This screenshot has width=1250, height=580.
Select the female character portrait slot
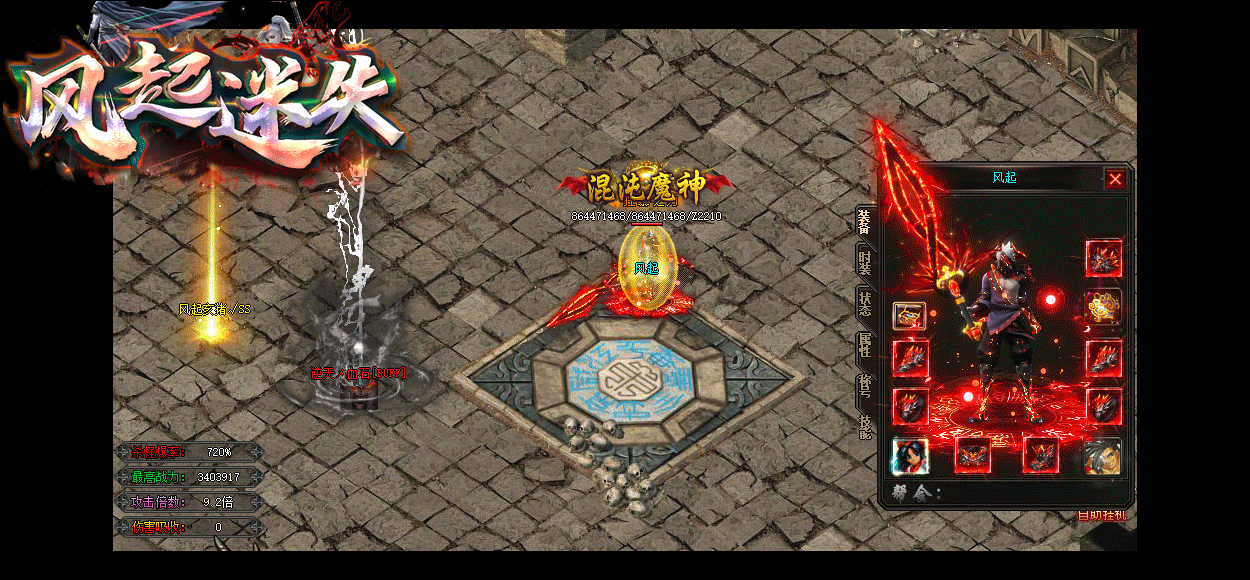910,456
